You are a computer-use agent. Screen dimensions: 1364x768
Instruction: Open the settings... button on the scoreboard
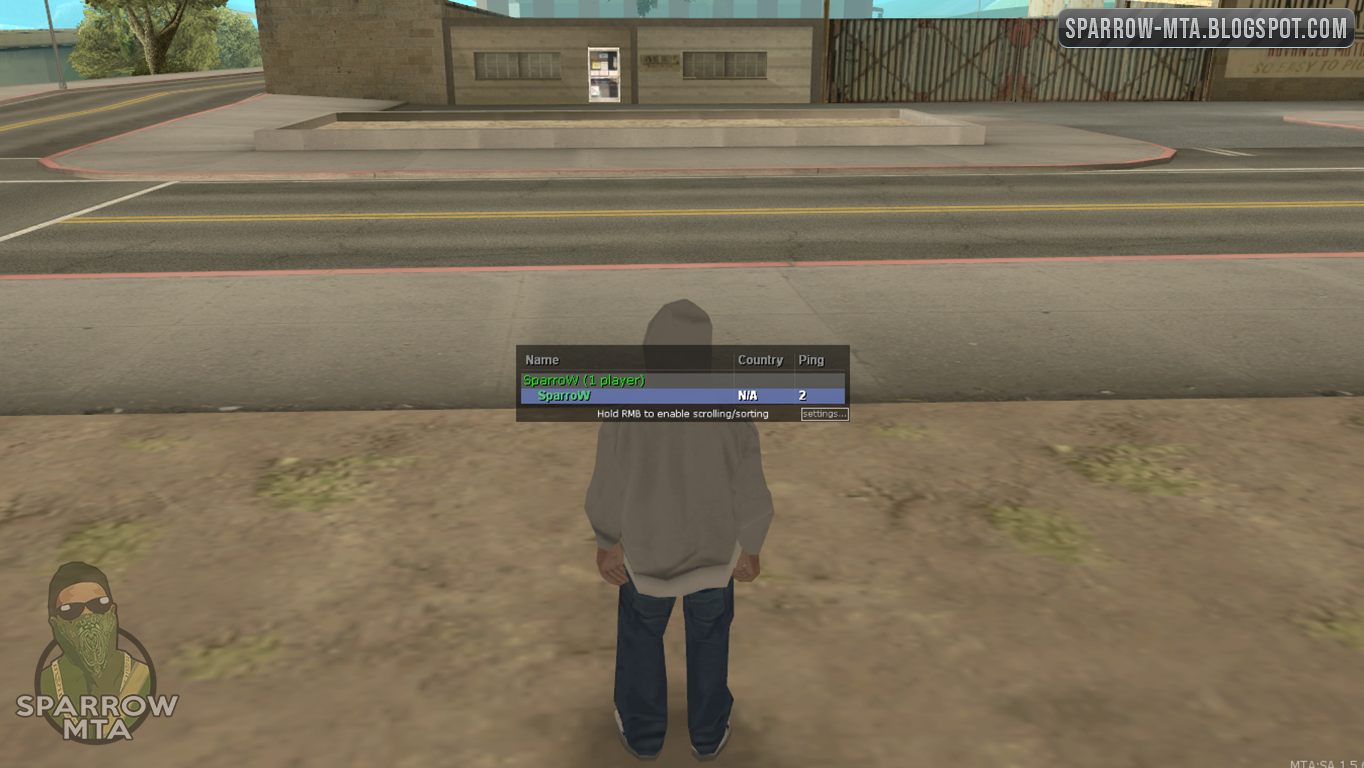click(822, 413)
